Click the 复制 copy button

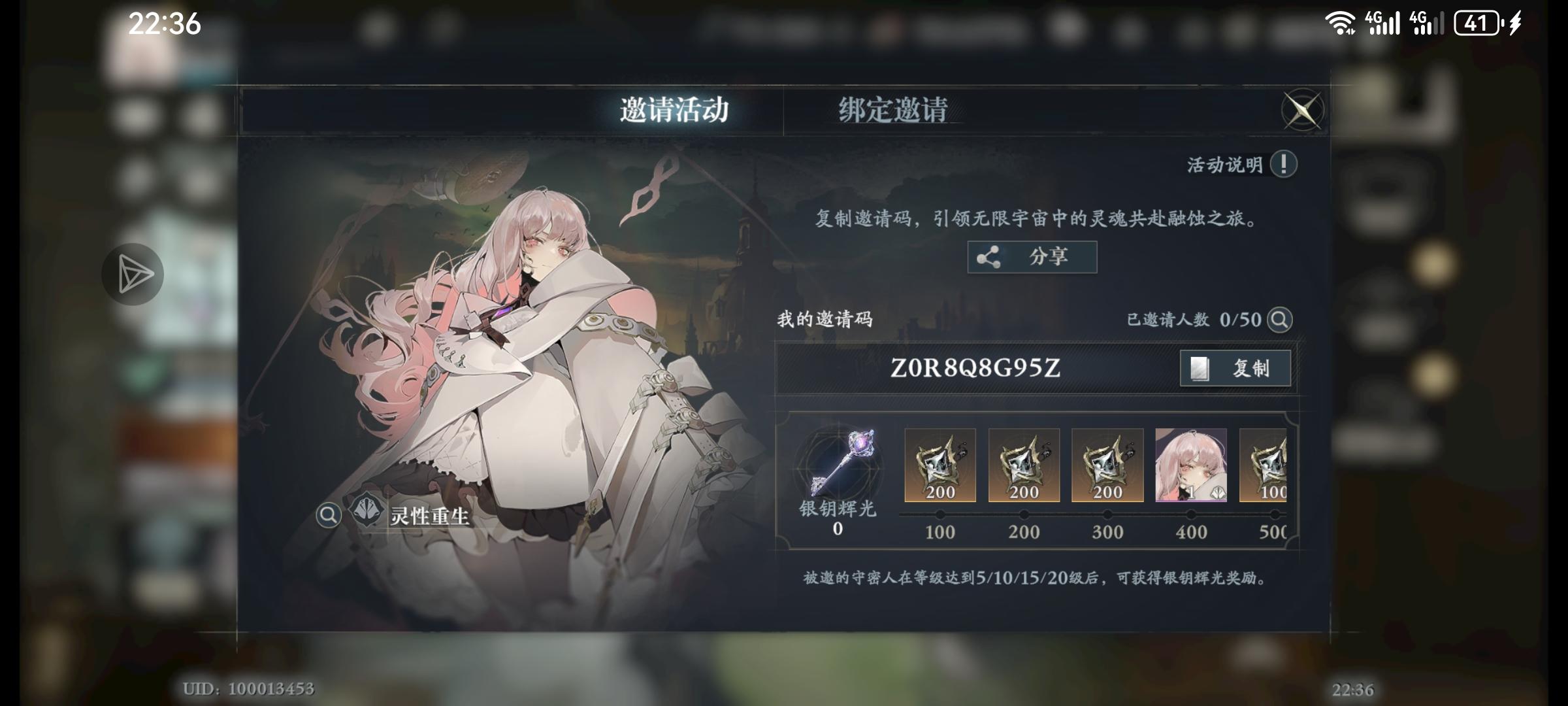point(1233,368)
